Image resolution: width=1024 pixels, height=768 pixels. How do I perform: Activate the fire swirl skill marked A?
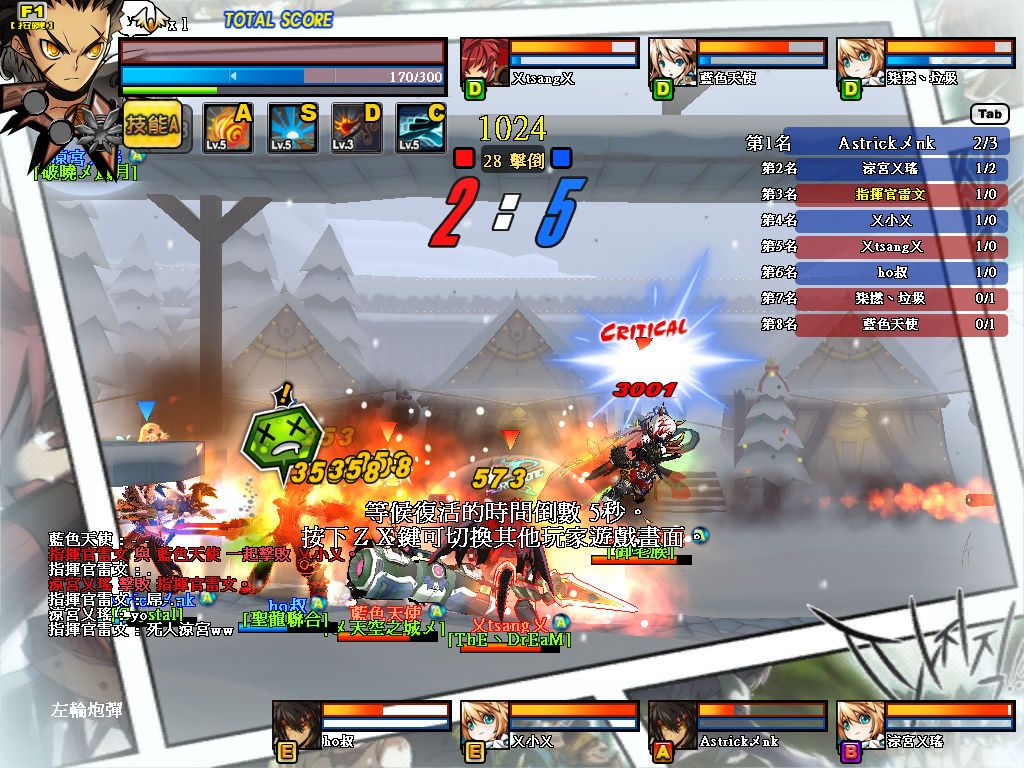click(x=227, y=128)
